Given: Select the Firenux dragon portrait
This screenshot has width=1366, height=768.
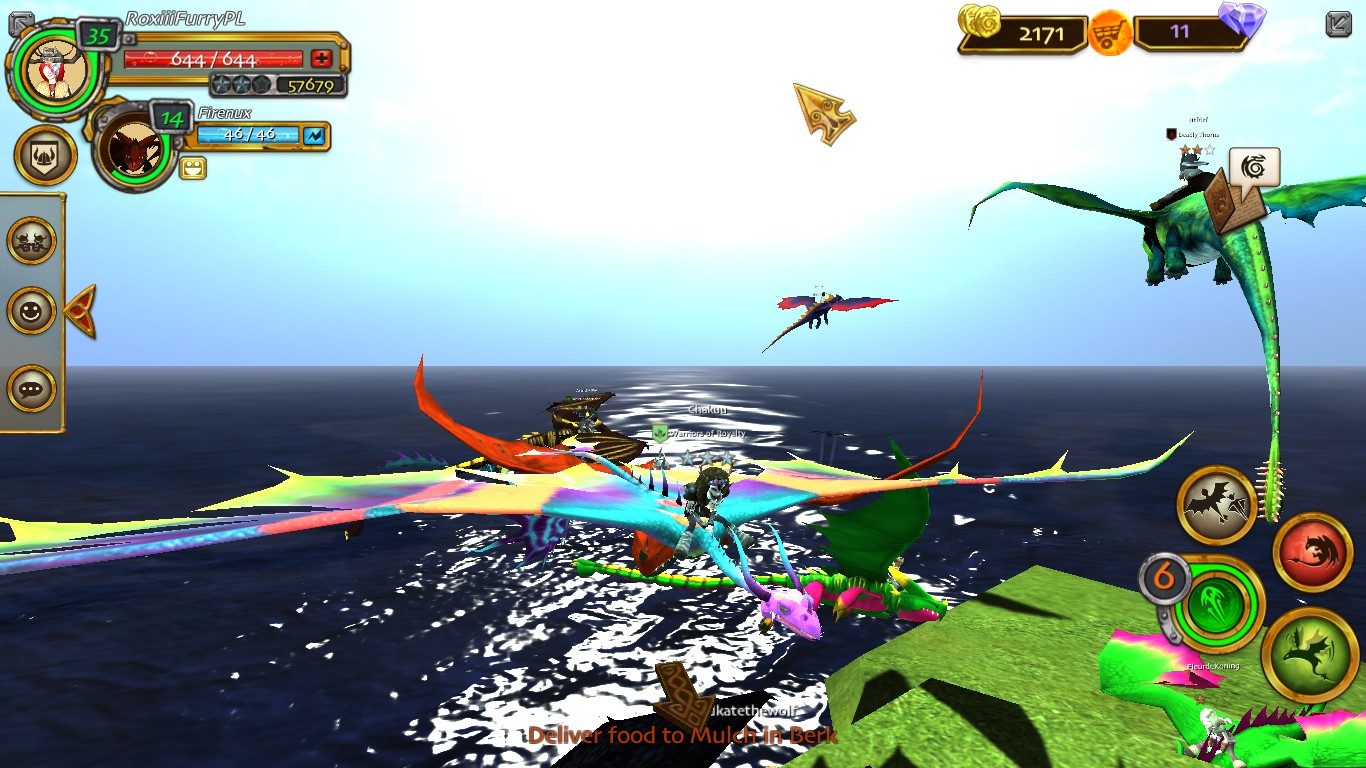Looking at the screenshot, I should pos(134,148).
